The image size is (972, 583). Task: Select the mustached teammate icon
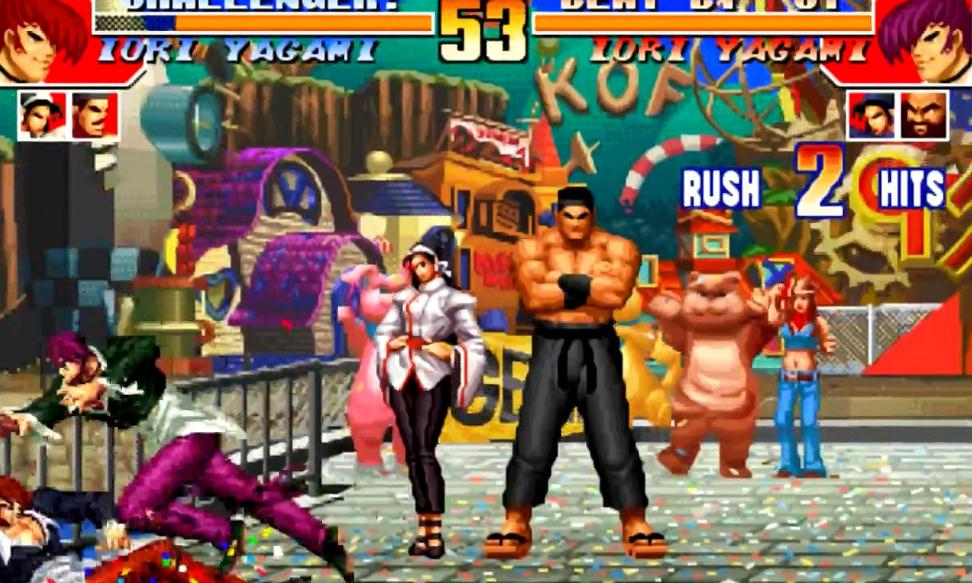[95, 115]
